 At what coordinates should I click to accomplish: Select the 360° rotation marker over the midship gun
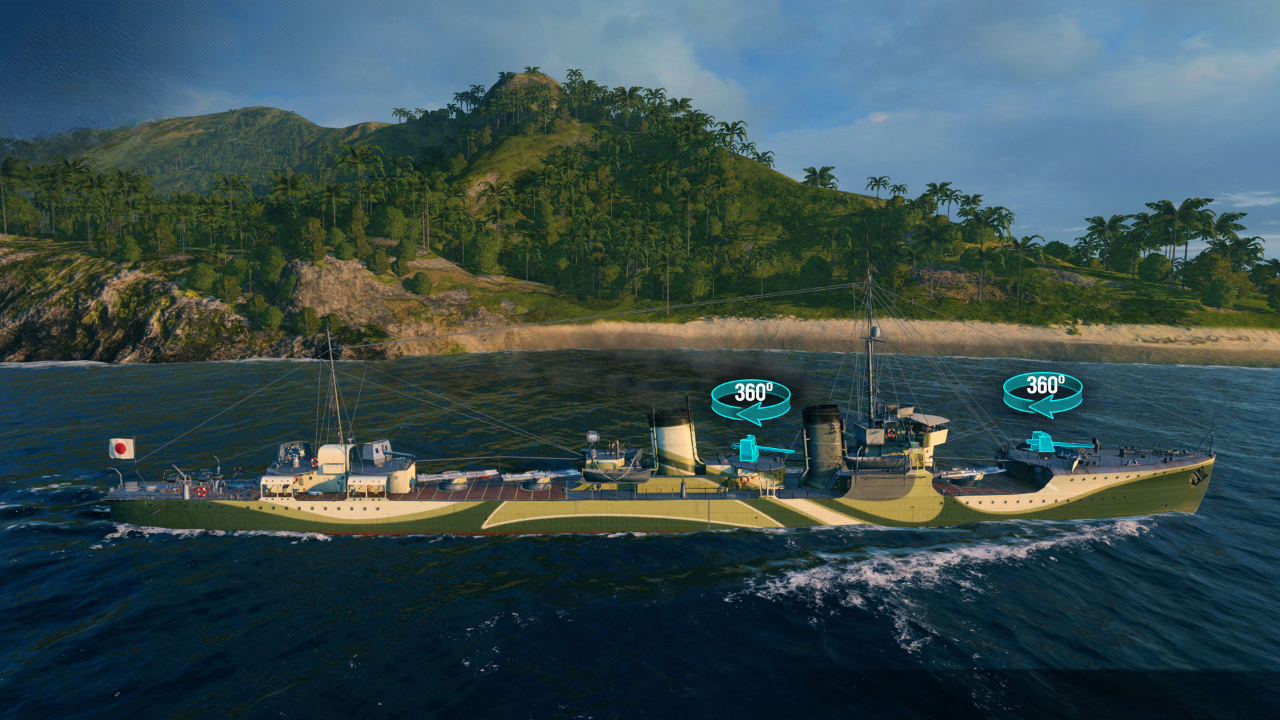pyautogui.click(x=750, y=400)
